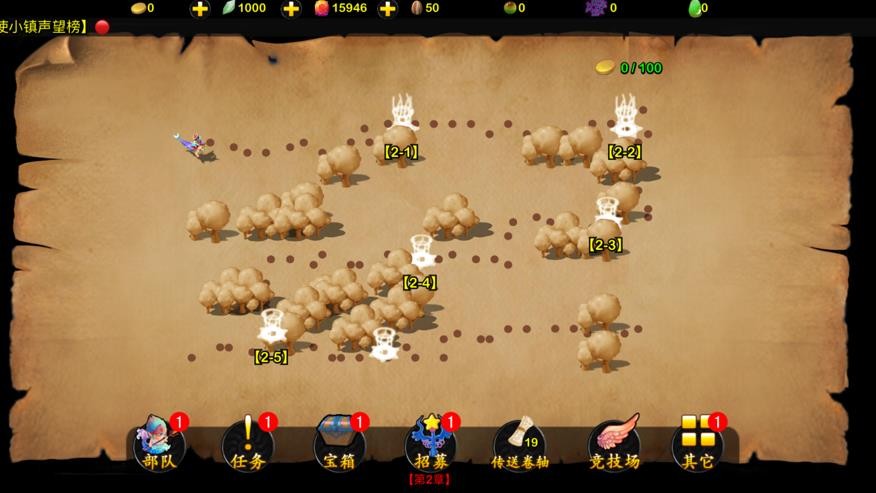The image size is (876, 493).
Task: Add red gems using the plus beside 15946
Action: [x=388, y=9]
